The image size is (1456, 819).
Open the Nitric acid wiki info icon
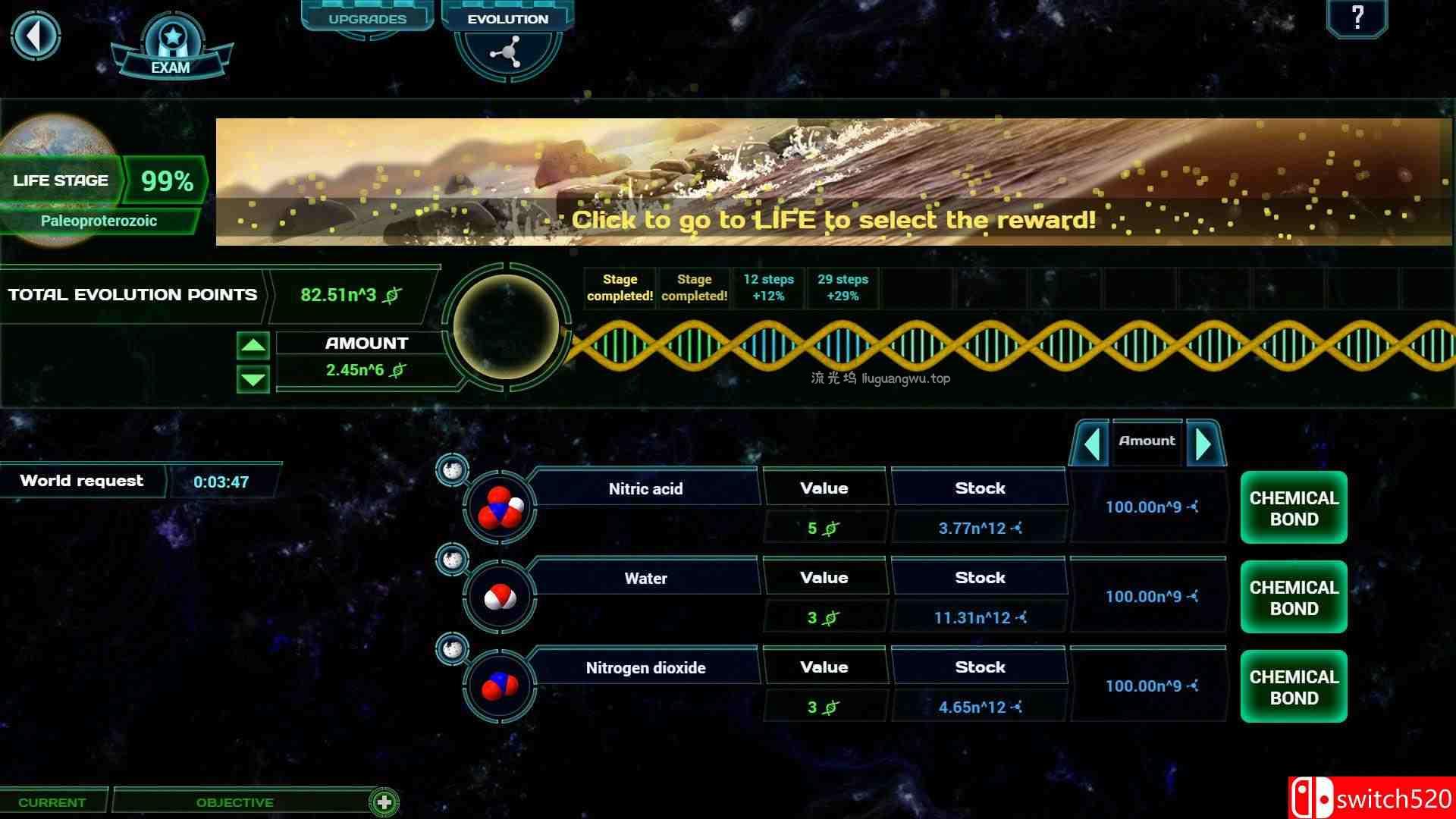(452, 470)
